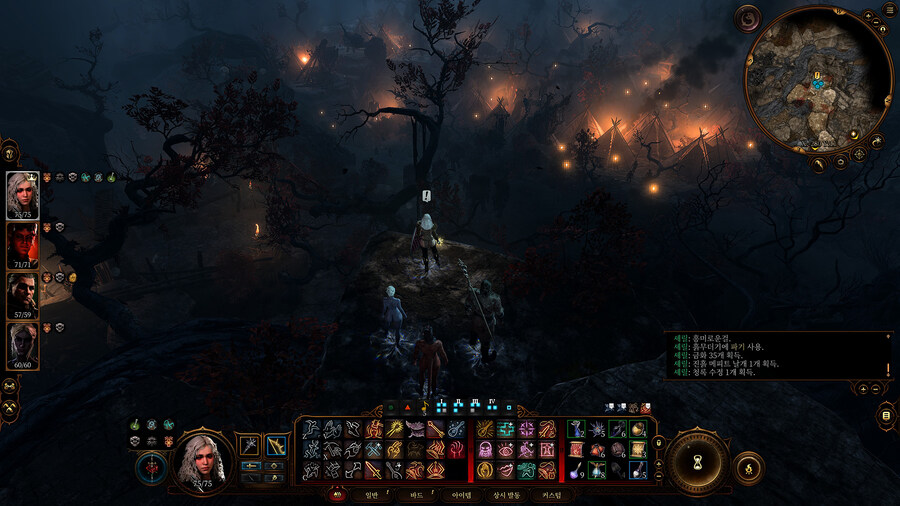Select the red-skinned companion portrait
Screen dimensions: 900x506
pyautogui.click(x=22, y=243)
